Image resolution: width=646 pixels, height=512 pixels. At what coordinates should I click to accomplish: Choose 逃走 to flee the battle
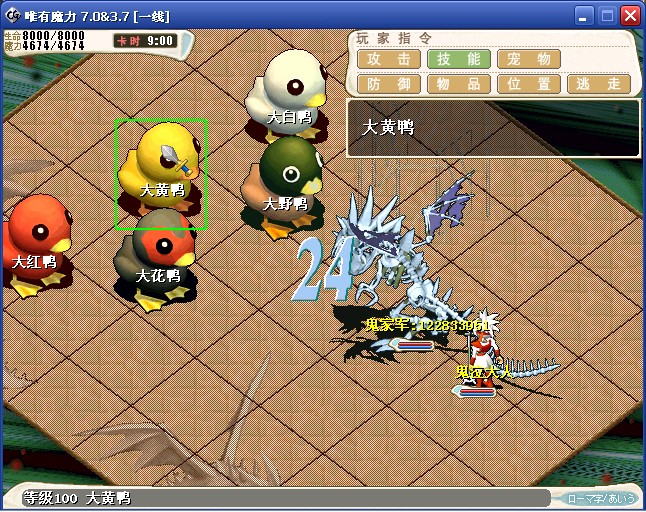598,84
